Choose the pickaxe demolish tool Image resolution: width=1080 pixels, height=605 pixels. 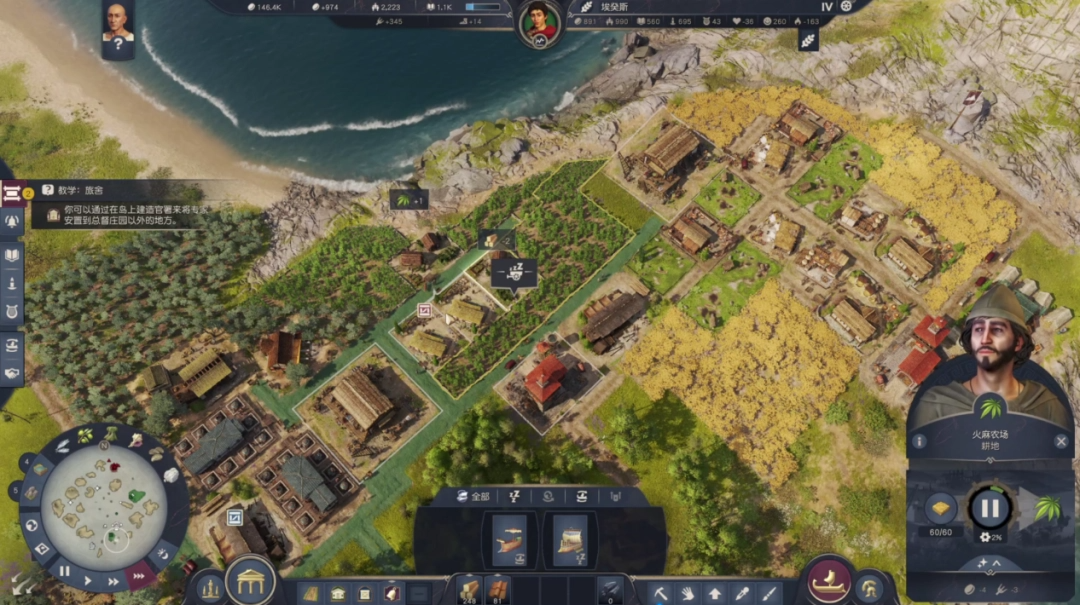click(661, 592)
